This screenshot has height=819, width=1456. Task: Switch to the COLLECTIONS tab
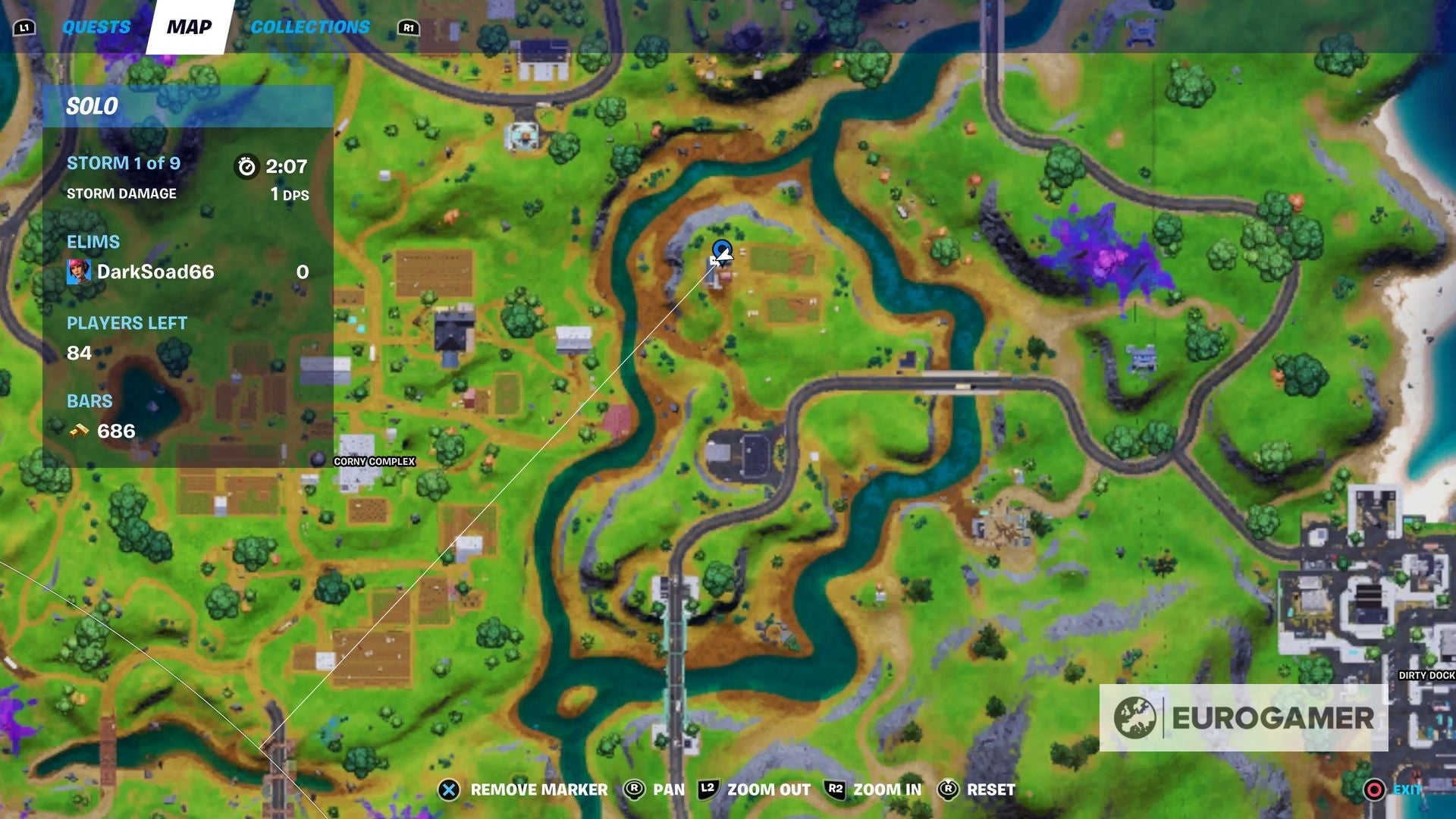(x=311, y=27)
